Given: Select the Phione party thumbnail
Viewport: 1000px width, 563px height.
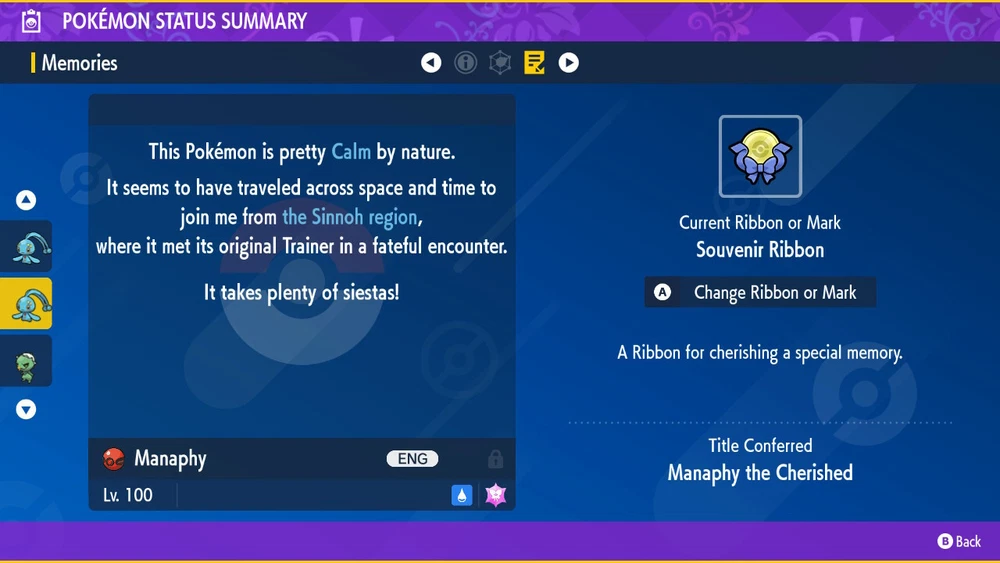Looking at the screenshot, I should (26, 246).
